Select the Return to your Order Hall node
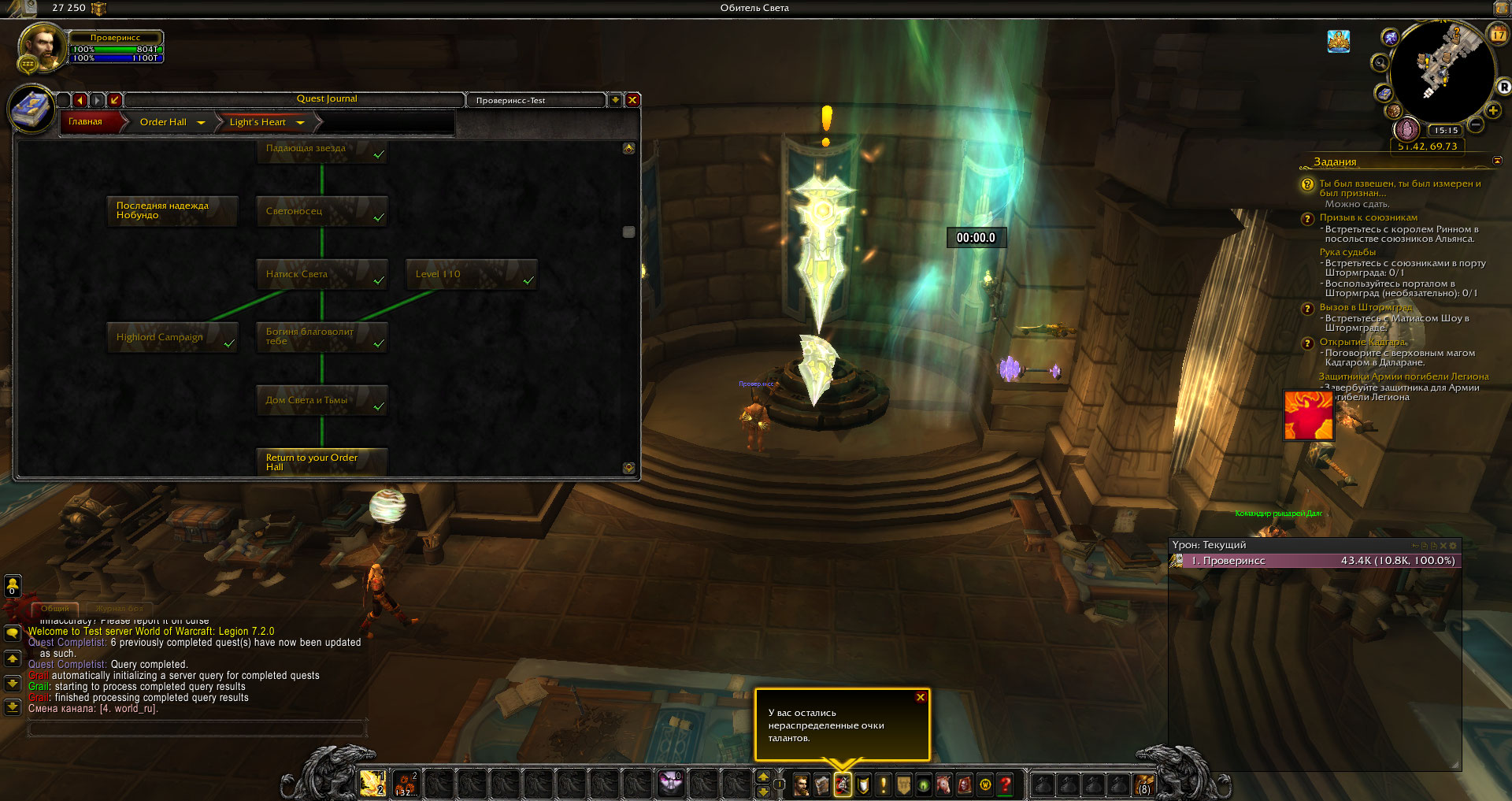This screenshot has width=1512, height=801. coord(321,462)
